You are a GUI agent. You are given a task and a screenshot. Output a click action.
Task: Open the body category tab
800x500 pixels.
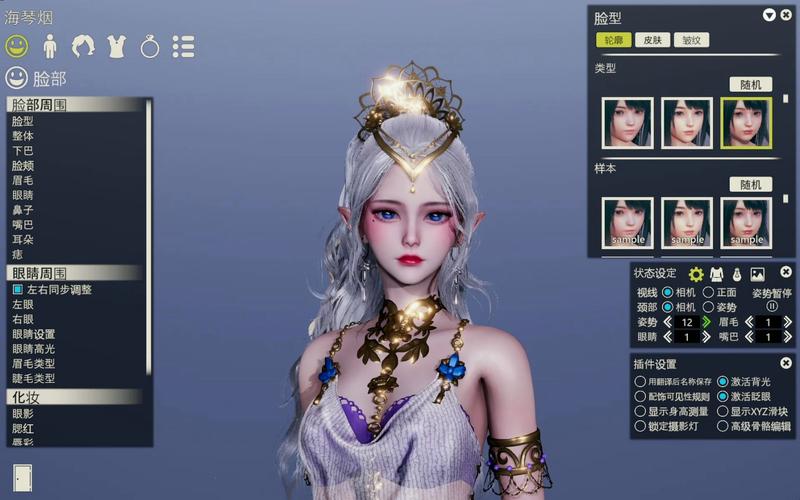click(x=49, y=46)
